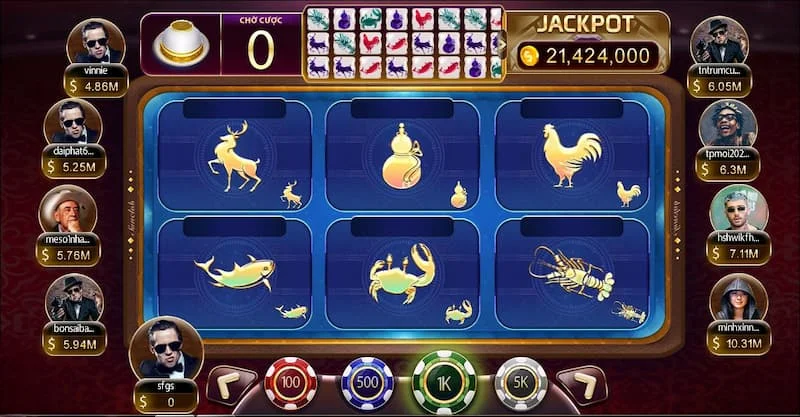
Task: Select the green 1K chip
Action: pyautogui.click(x=444, y=382)
